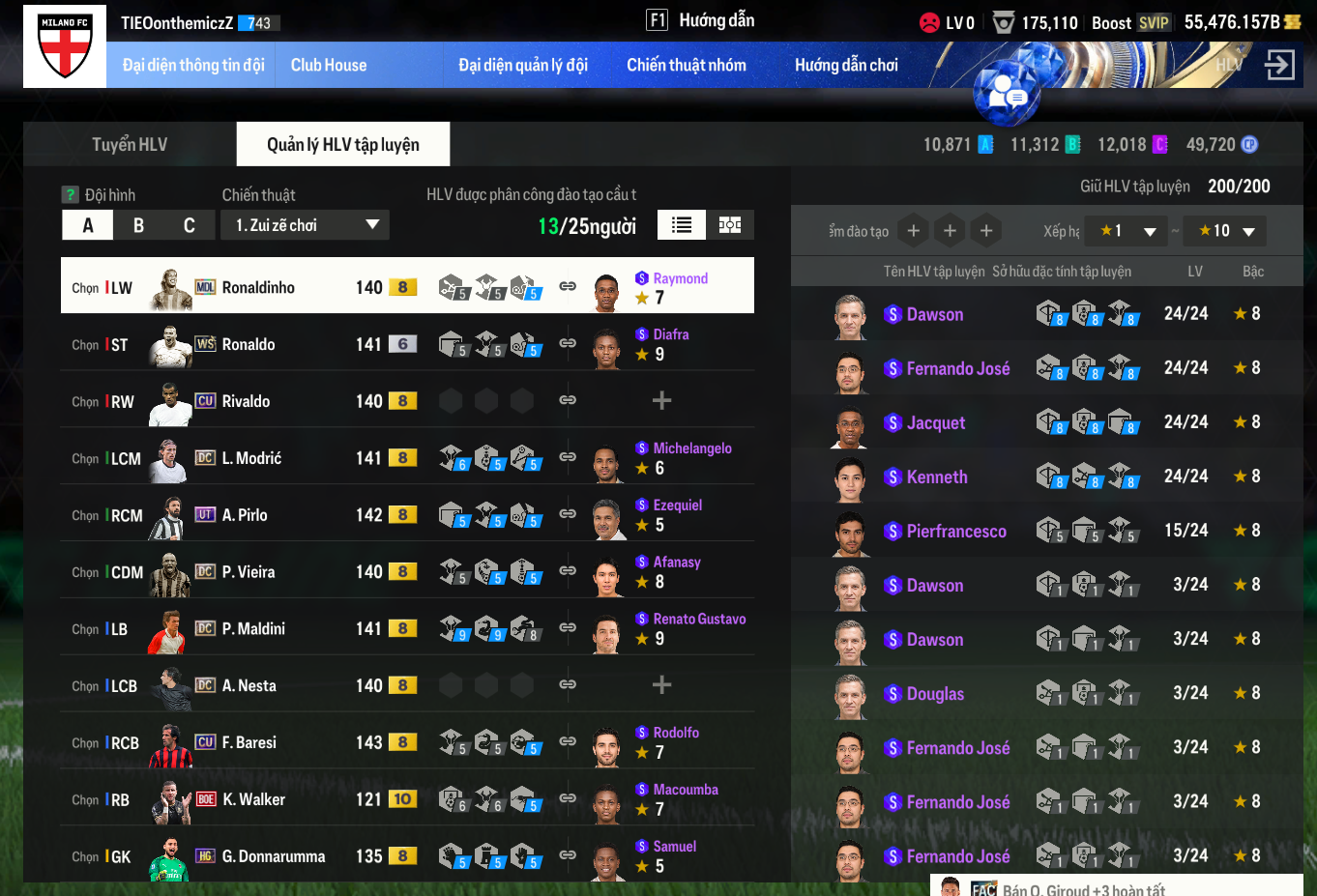Screen dimensions: 1317x896
Task: Open the maximum star rank dropdown
Action: coord(1225,231)
